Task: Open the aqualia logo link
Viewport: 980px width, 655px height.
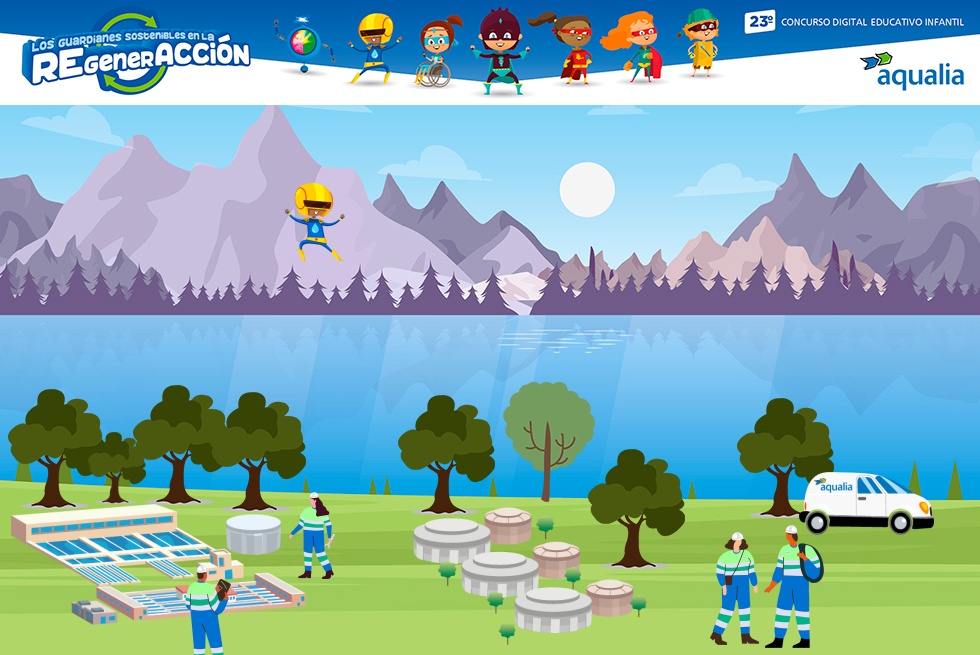Action: (911, 70)
